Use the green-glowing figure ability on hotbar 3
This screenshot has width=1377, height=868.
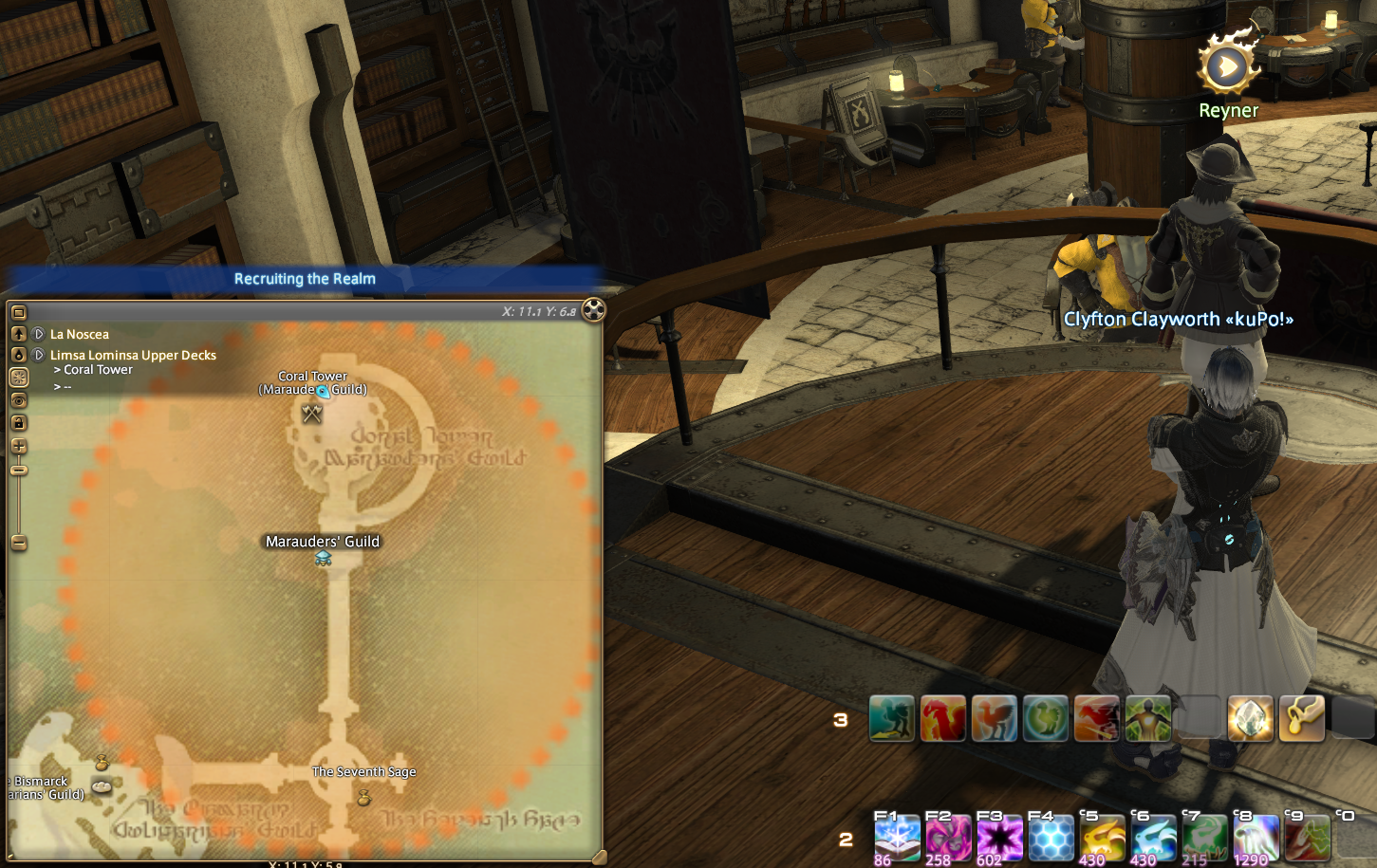click(x=1147, y=718)
